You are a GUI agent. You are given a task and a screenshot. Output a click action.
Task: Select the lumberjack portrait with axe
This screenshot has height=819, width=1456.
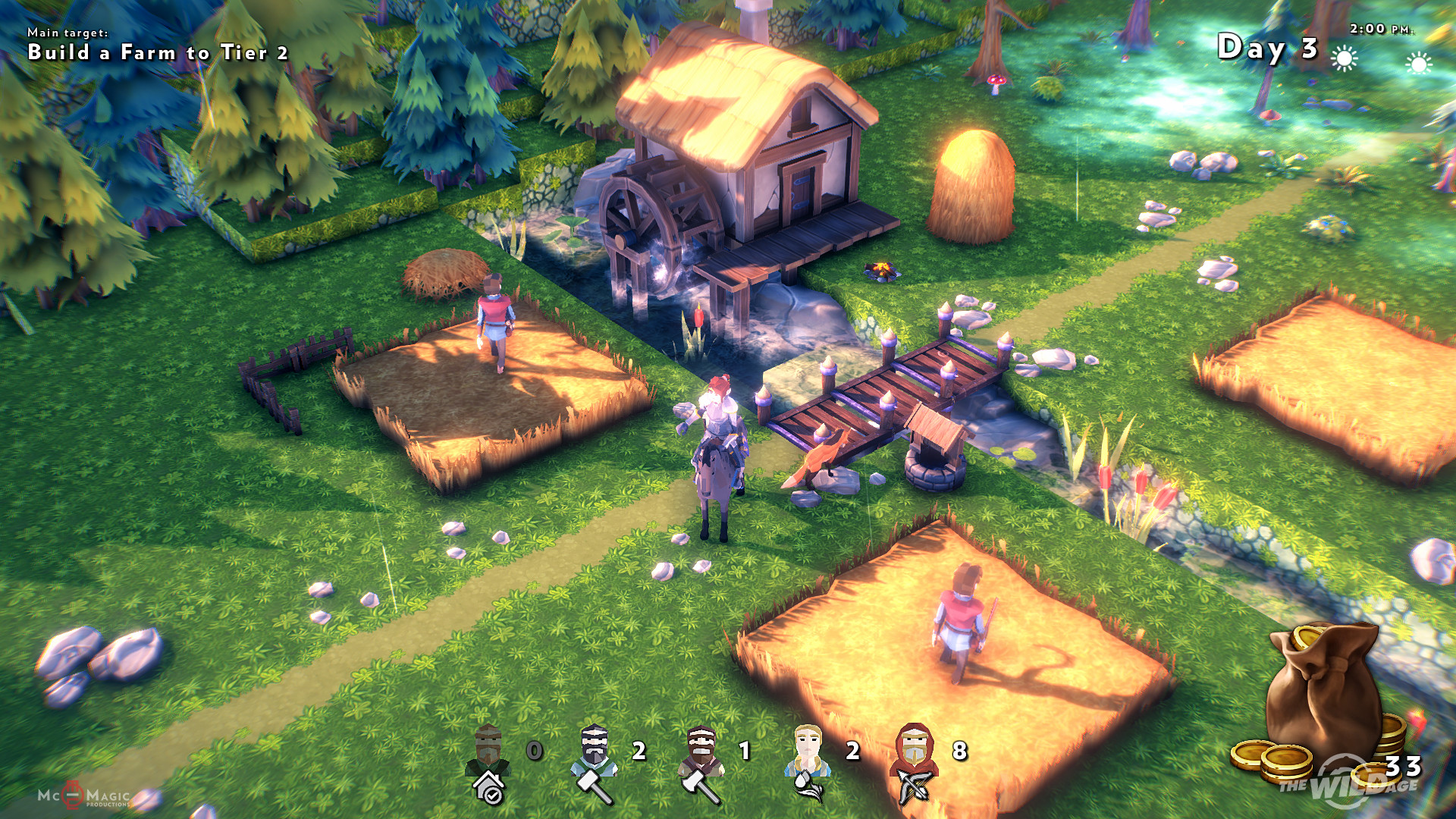[701, 763]
